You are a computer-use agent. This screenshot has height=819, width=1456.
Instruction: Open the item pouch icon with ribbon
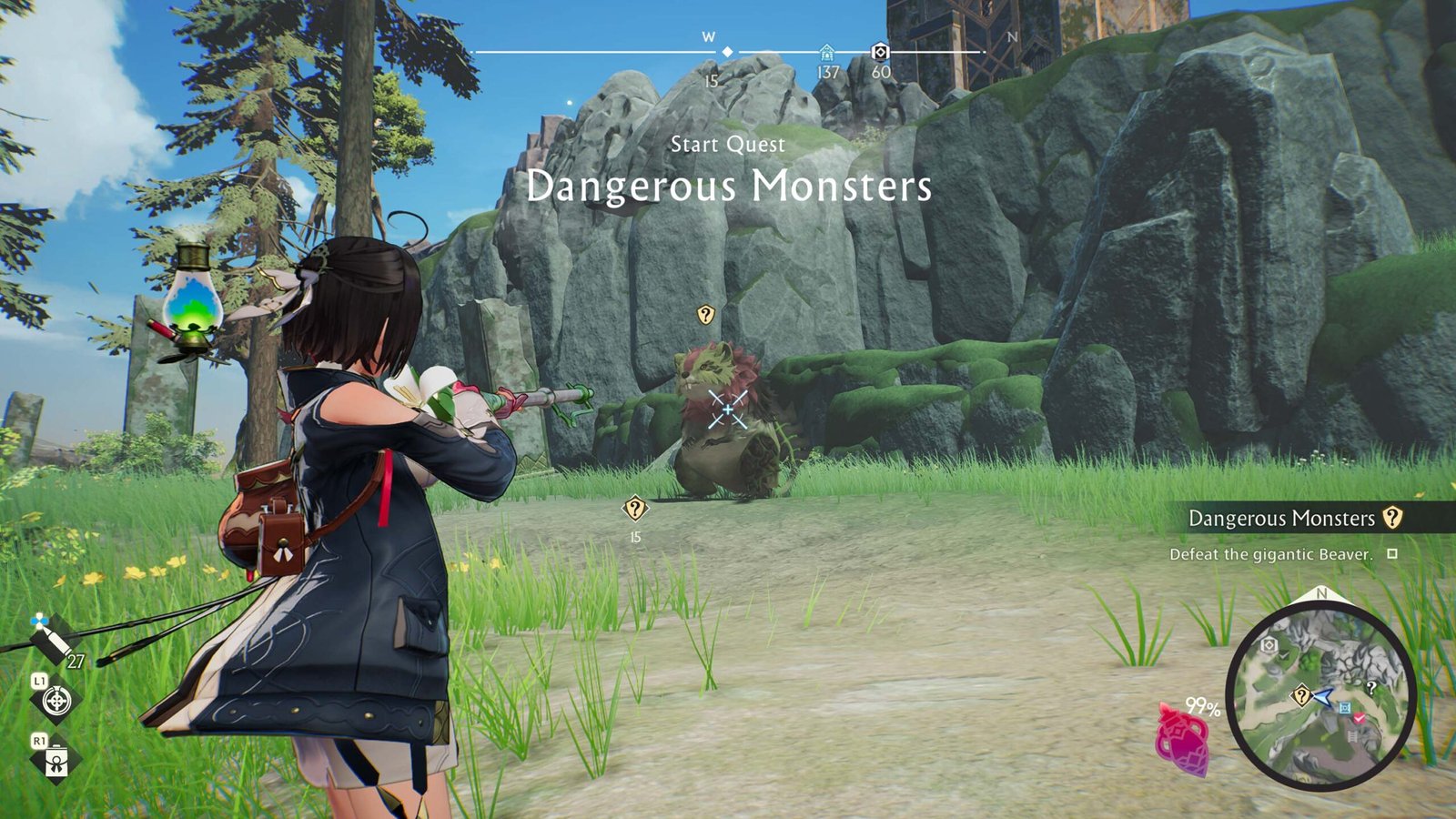point(56,760)
